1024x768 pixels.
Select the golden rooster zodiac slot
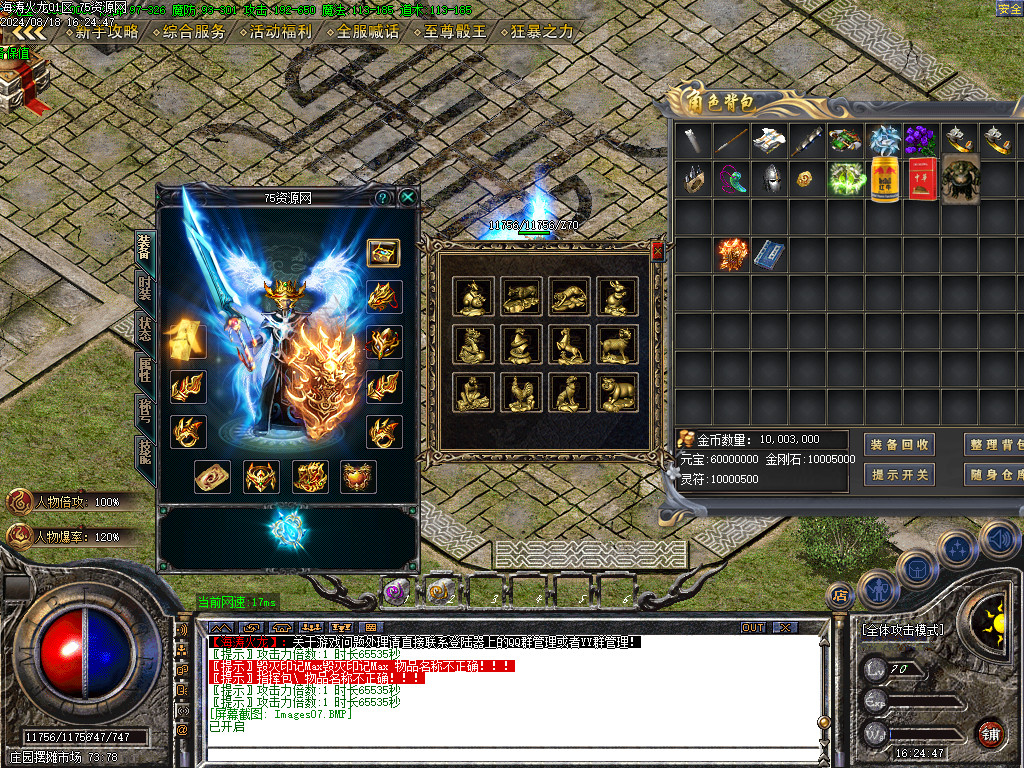520,392
